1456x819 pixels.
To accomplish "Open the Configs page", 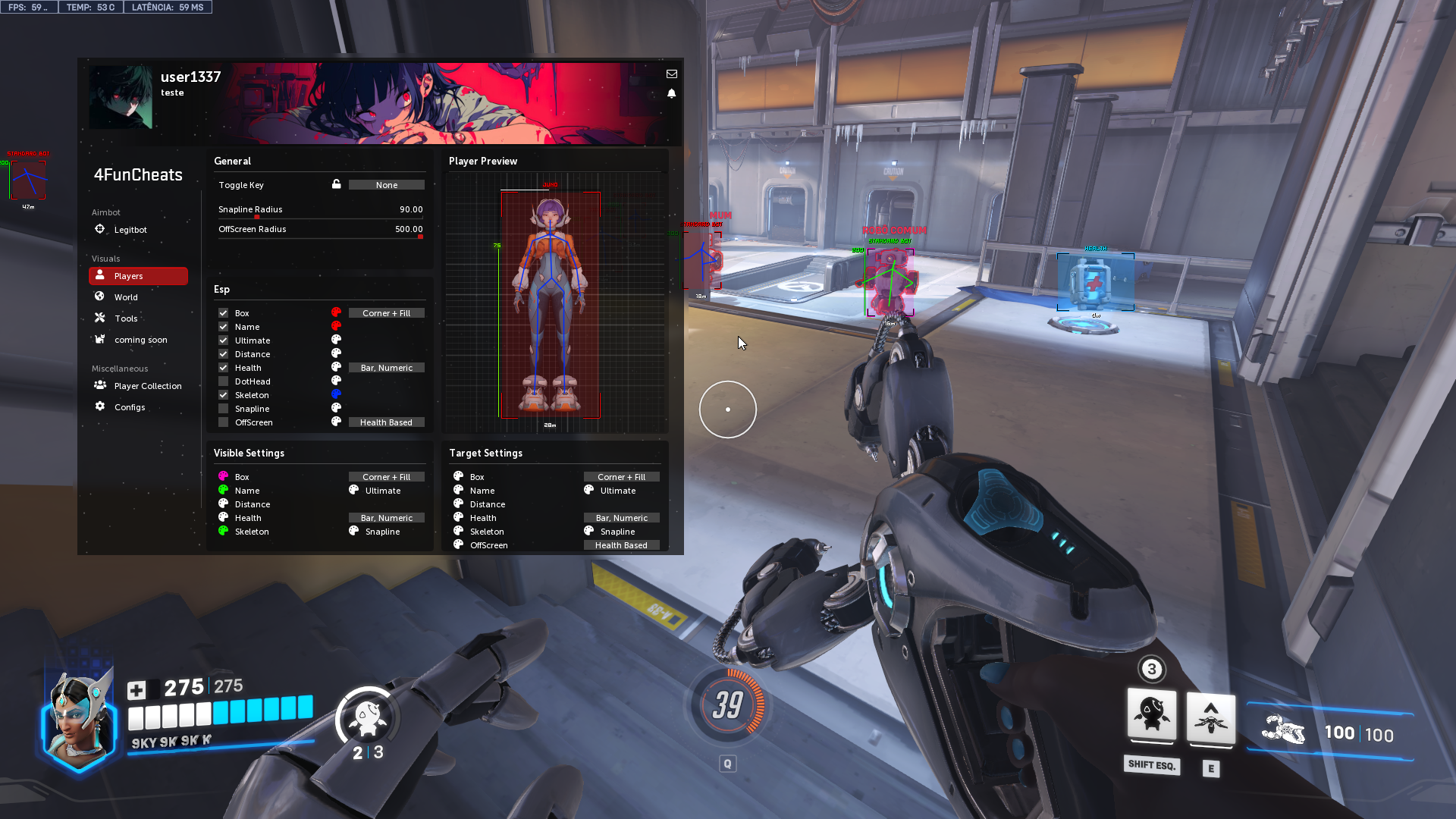I will click(129, 407).
